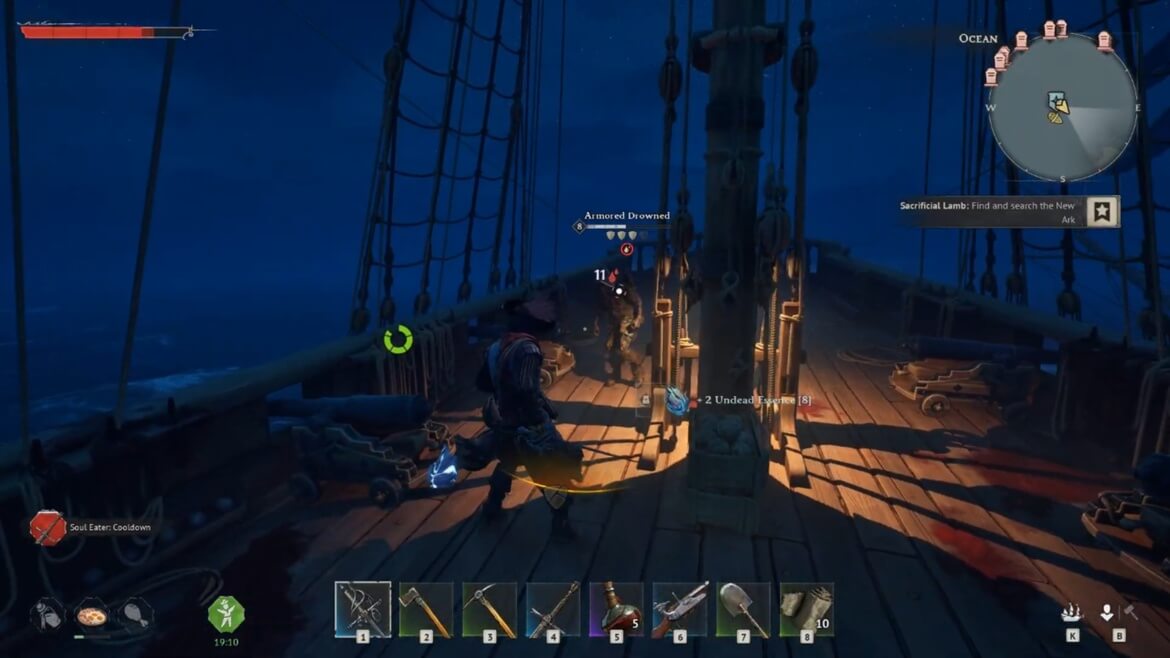The width and height of the screenshot is (1170, 658).
Task: Select the pickaxe in hotbar slot 3
Action: tap(490, 609)
